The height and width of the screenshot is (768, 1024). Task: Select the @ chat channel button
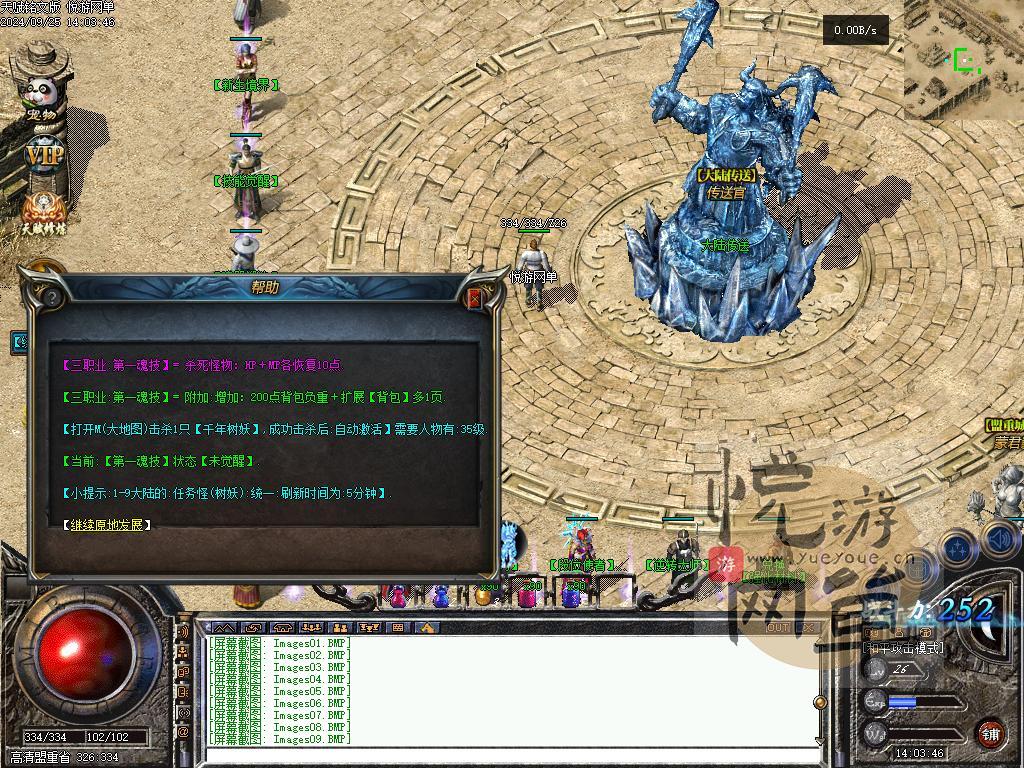[184, 732]
